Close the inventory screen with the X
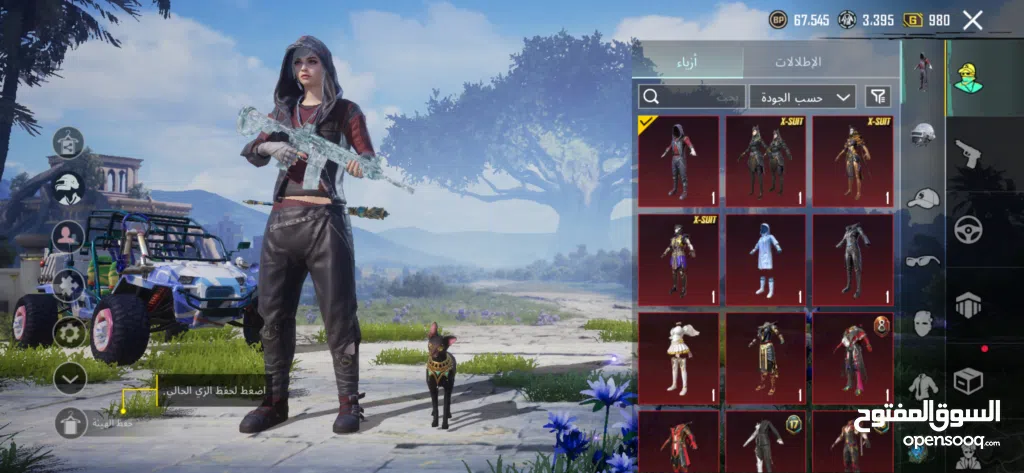The width and height of the screenshot is (1024, 473). click(972, 20)
